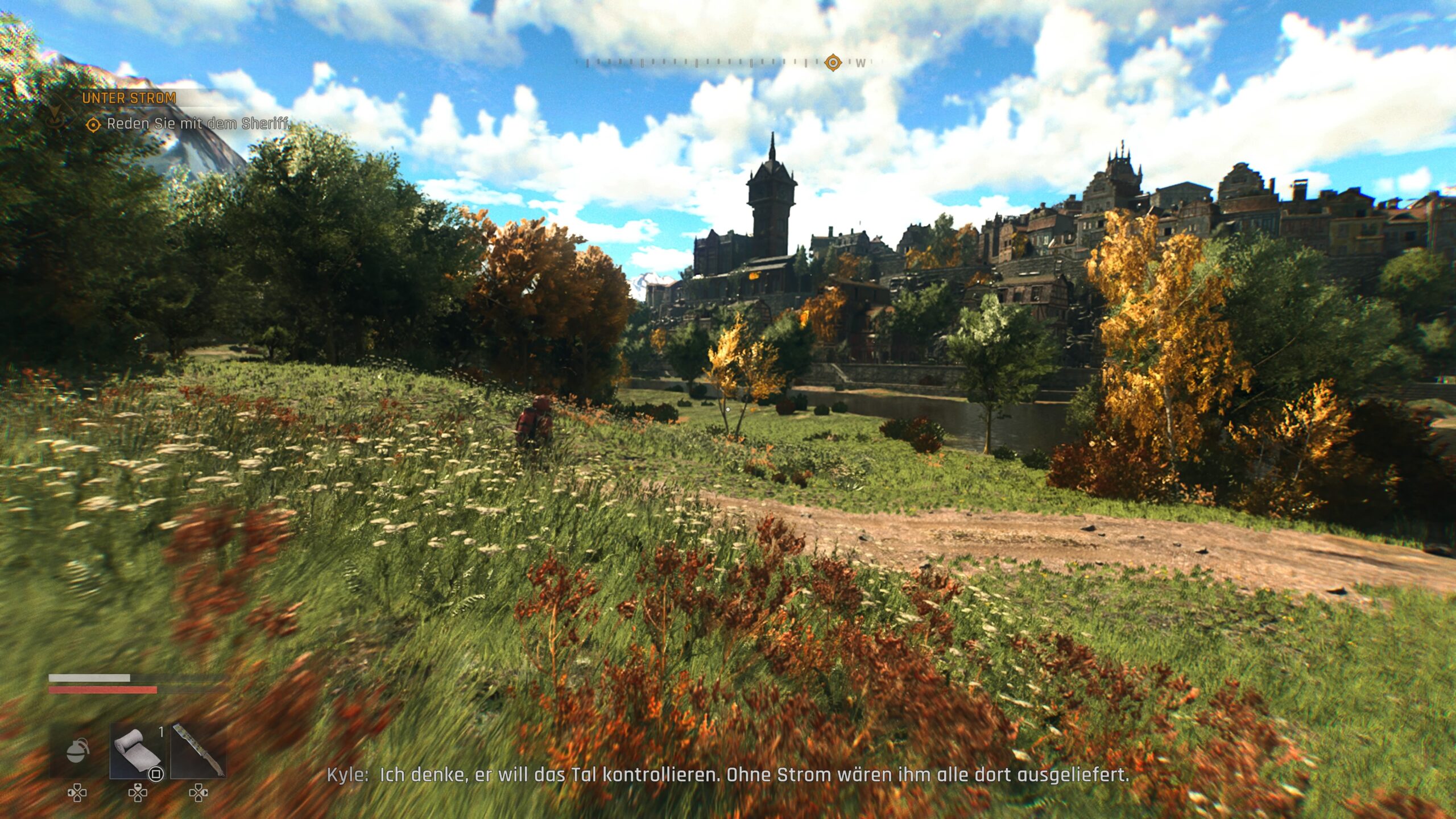Select the machete weapon slot
The image size is (1456, 819).
(x=198, y=751)
